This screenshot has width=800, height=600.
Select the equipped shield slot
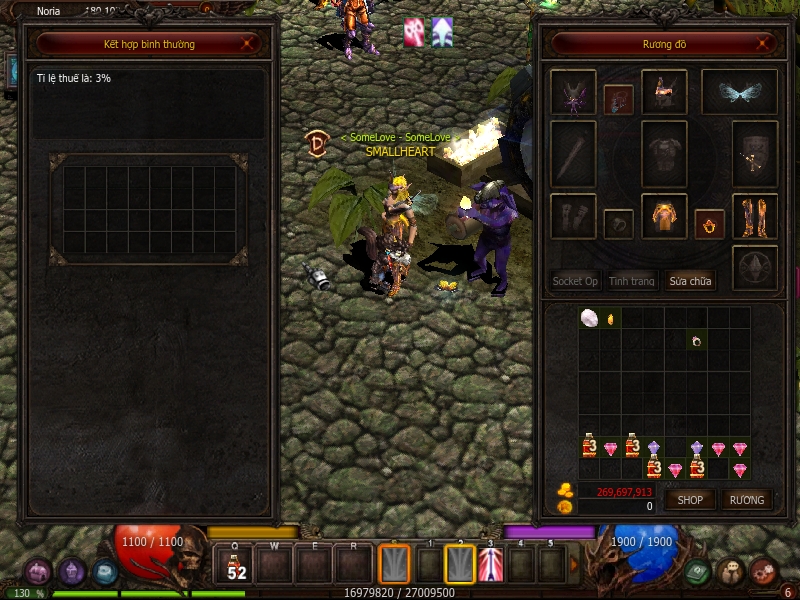(754, 153)
